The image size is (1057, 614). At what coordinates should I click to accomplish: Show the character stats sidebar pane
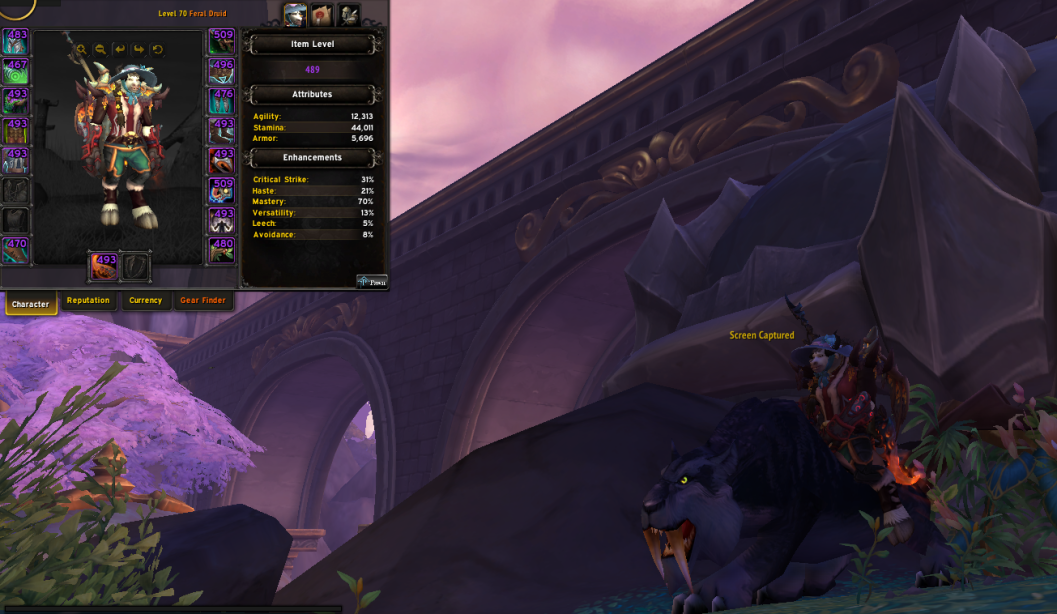point(295,15)
